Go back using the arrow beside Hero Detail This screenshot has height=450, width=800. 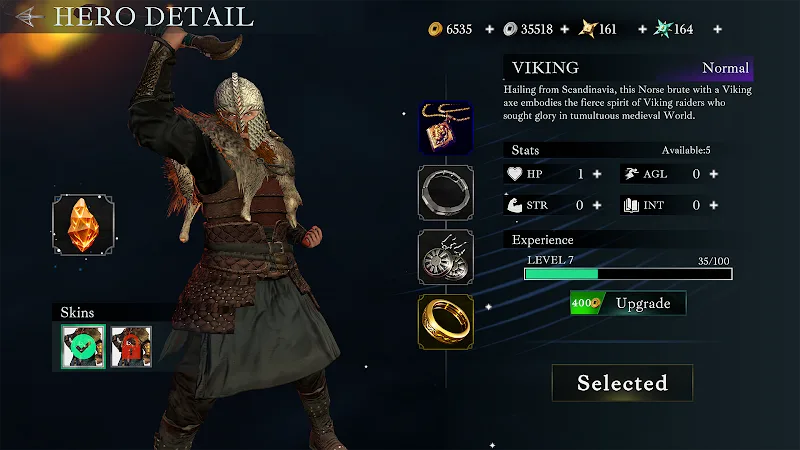tap(29, 17)
